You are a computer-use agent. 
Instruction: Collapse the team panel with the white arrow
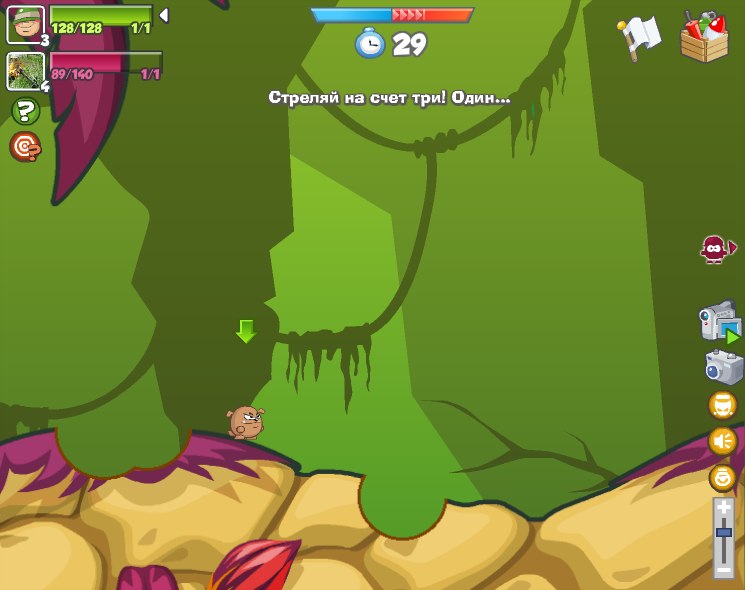[164, 15]
